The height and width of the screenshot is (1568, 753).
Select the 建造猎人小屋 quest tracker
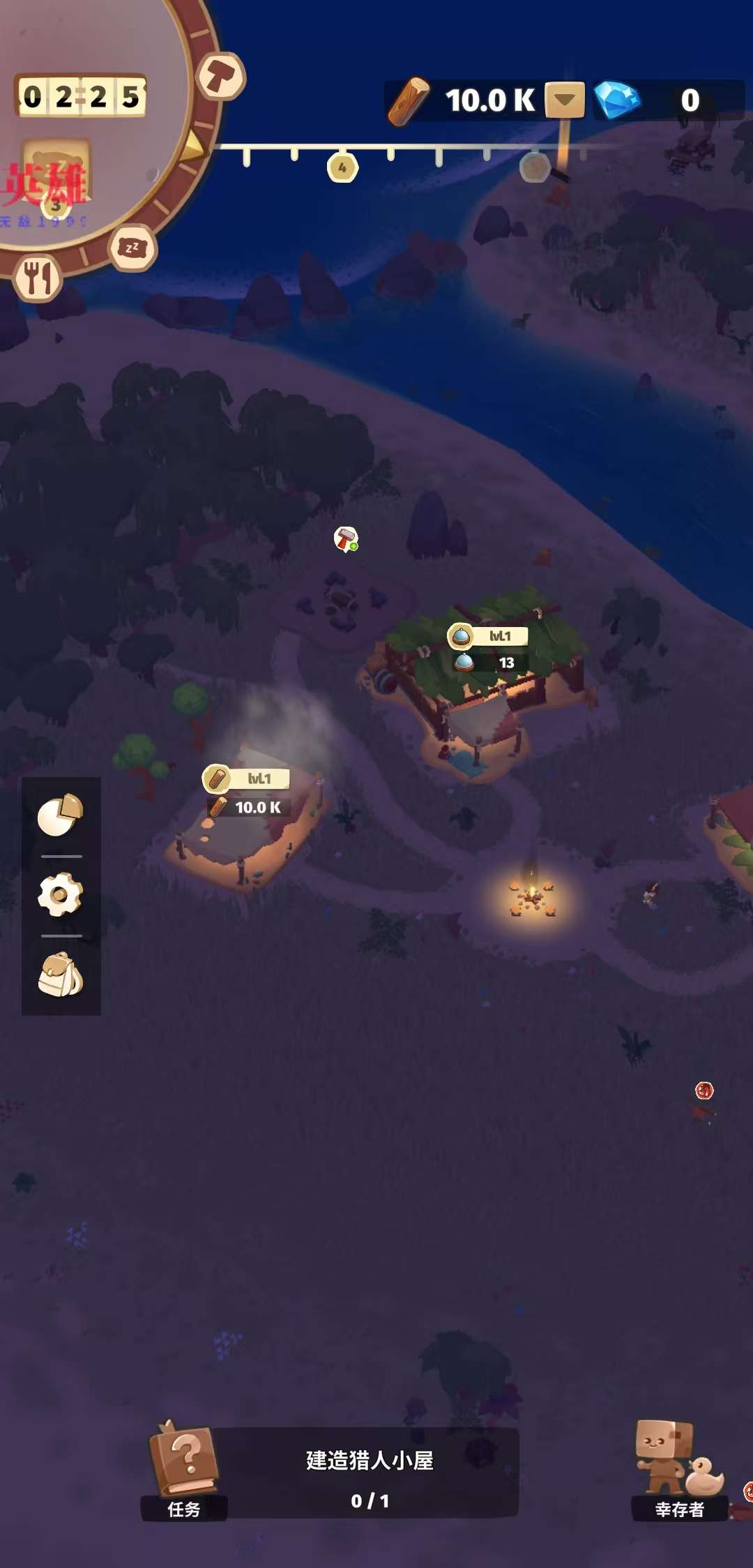click(x=370, y=1472)
